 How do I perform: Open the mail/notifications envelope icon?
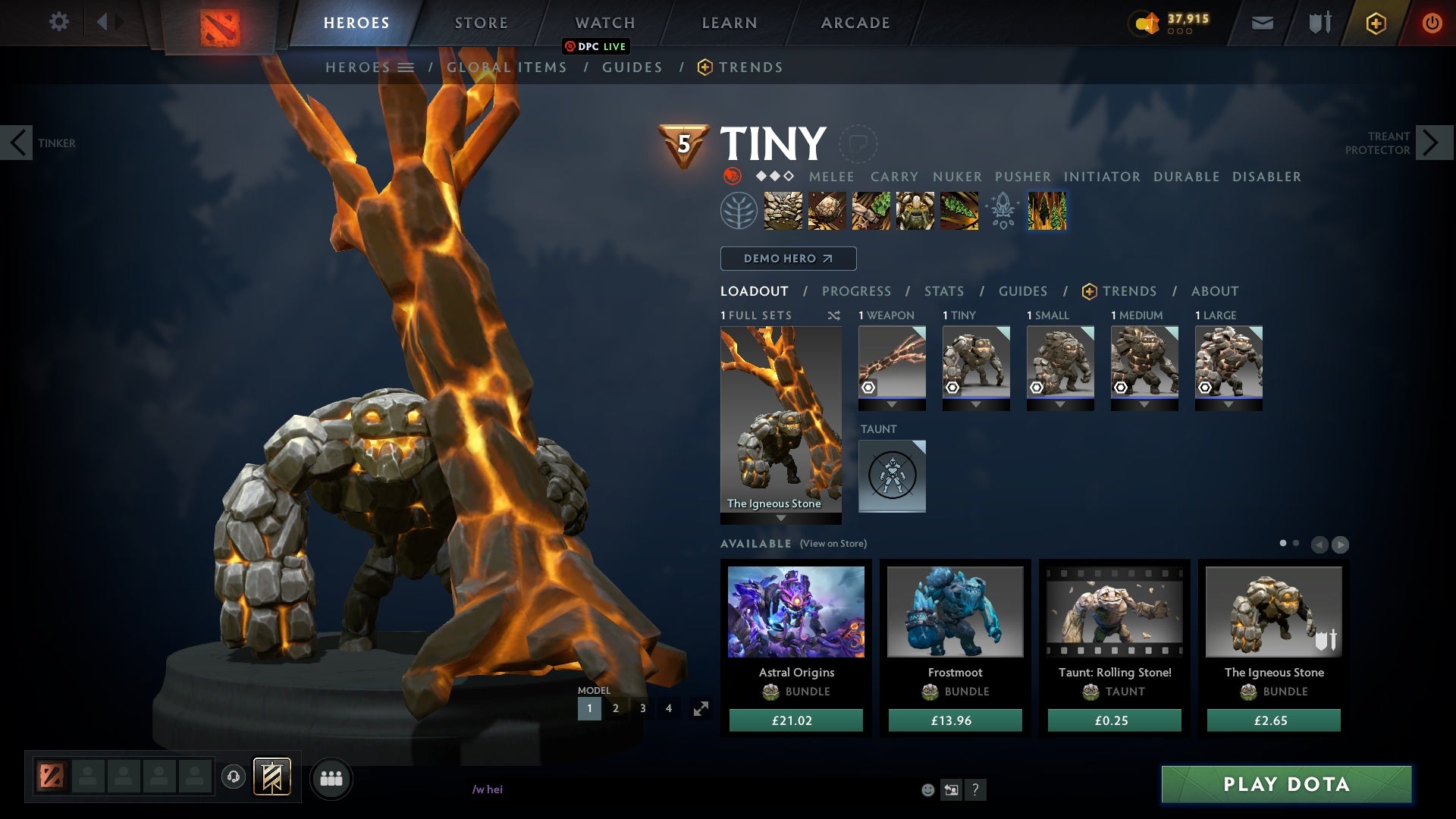pos(1262,23)
